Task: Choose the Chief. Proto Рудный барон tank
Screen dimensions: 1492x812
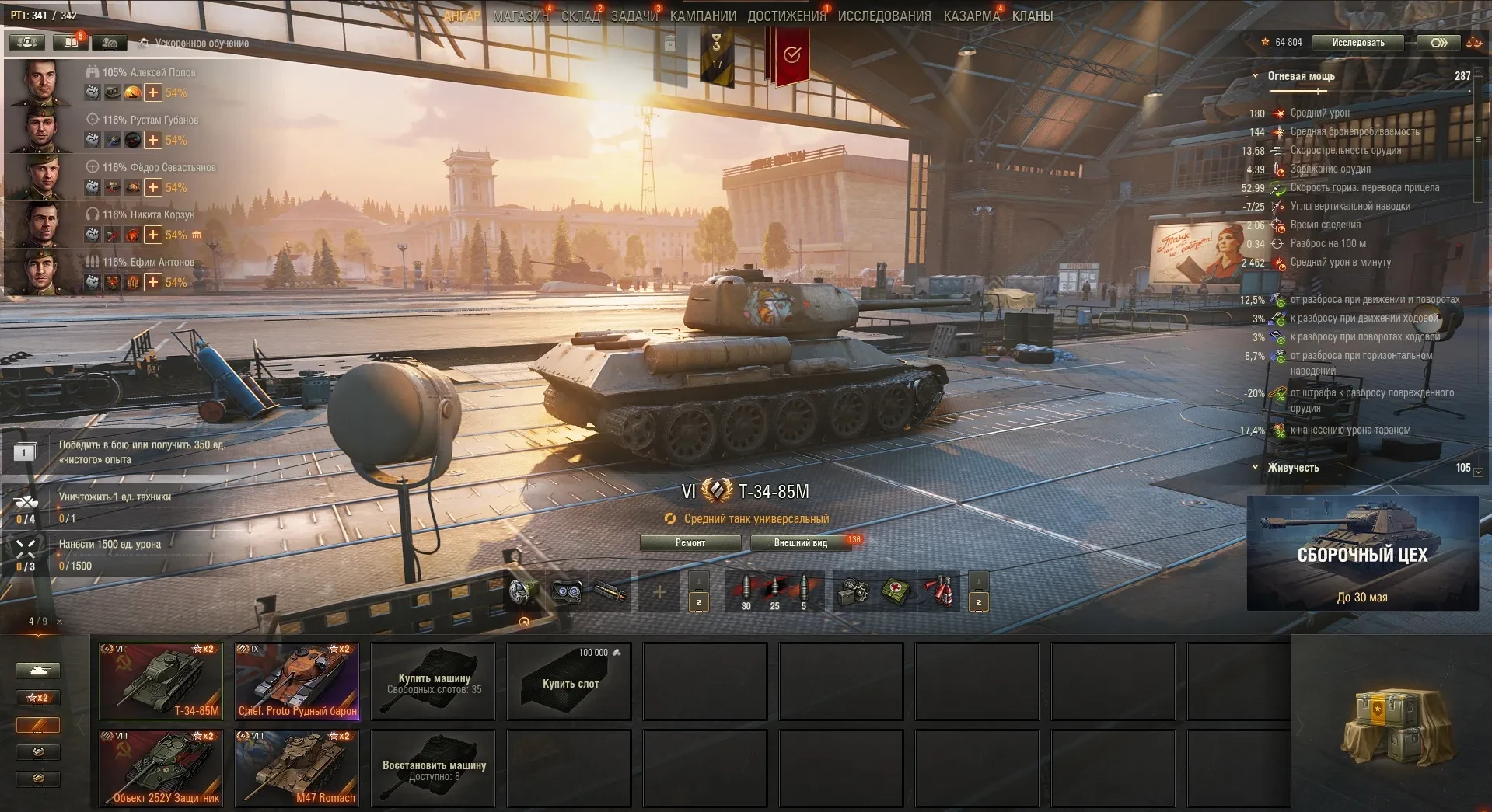Action: (x=297, y=681)
